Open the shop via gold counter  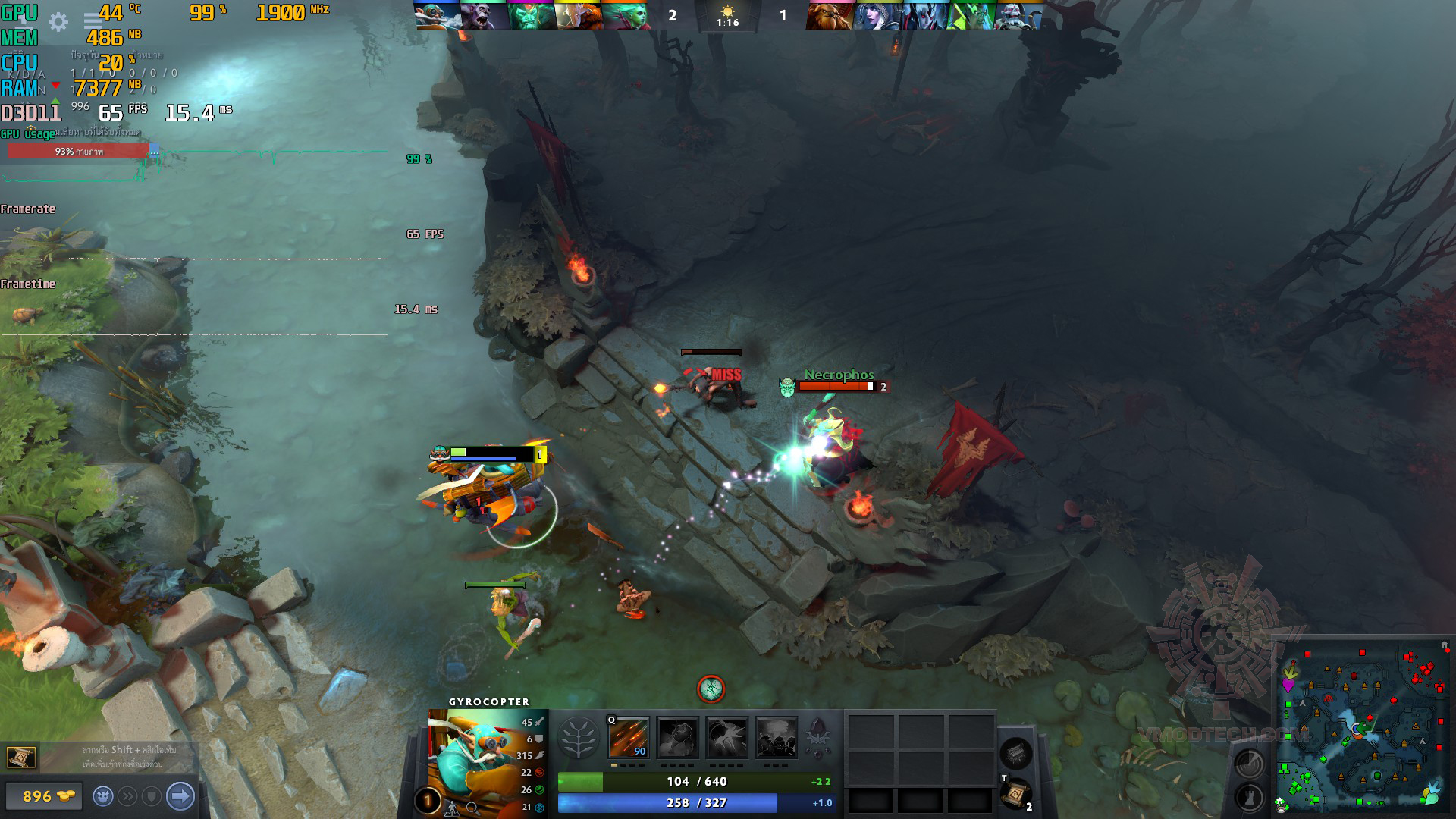[x=42, y=796]
